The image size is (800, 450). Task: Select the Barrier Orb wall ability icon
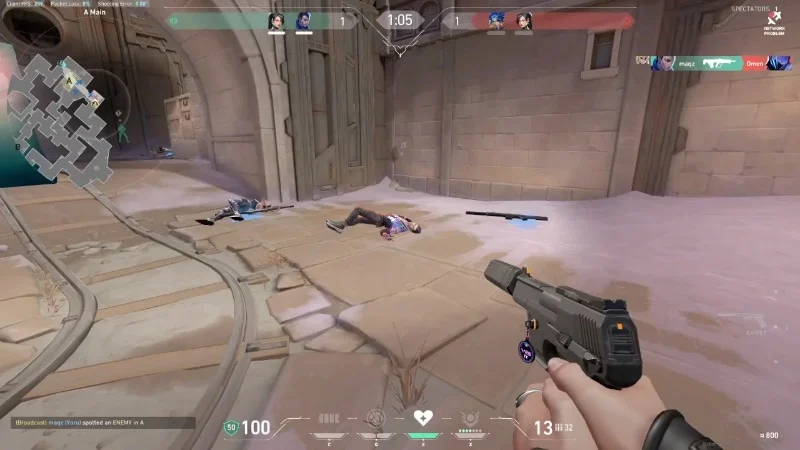tap(329, 418)
